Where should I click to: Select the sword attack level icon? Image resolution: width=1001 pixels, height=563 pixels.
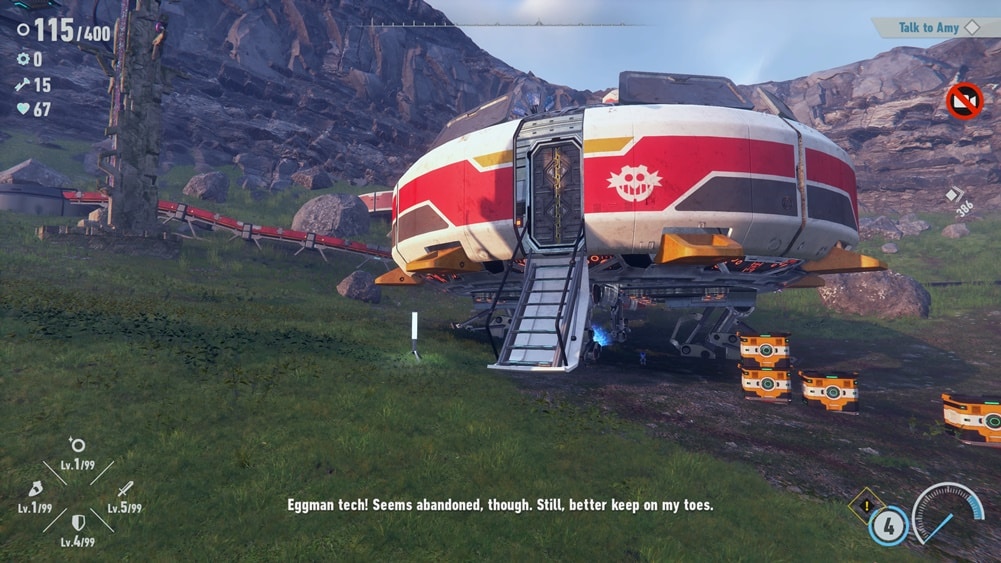tap(125, 489)
